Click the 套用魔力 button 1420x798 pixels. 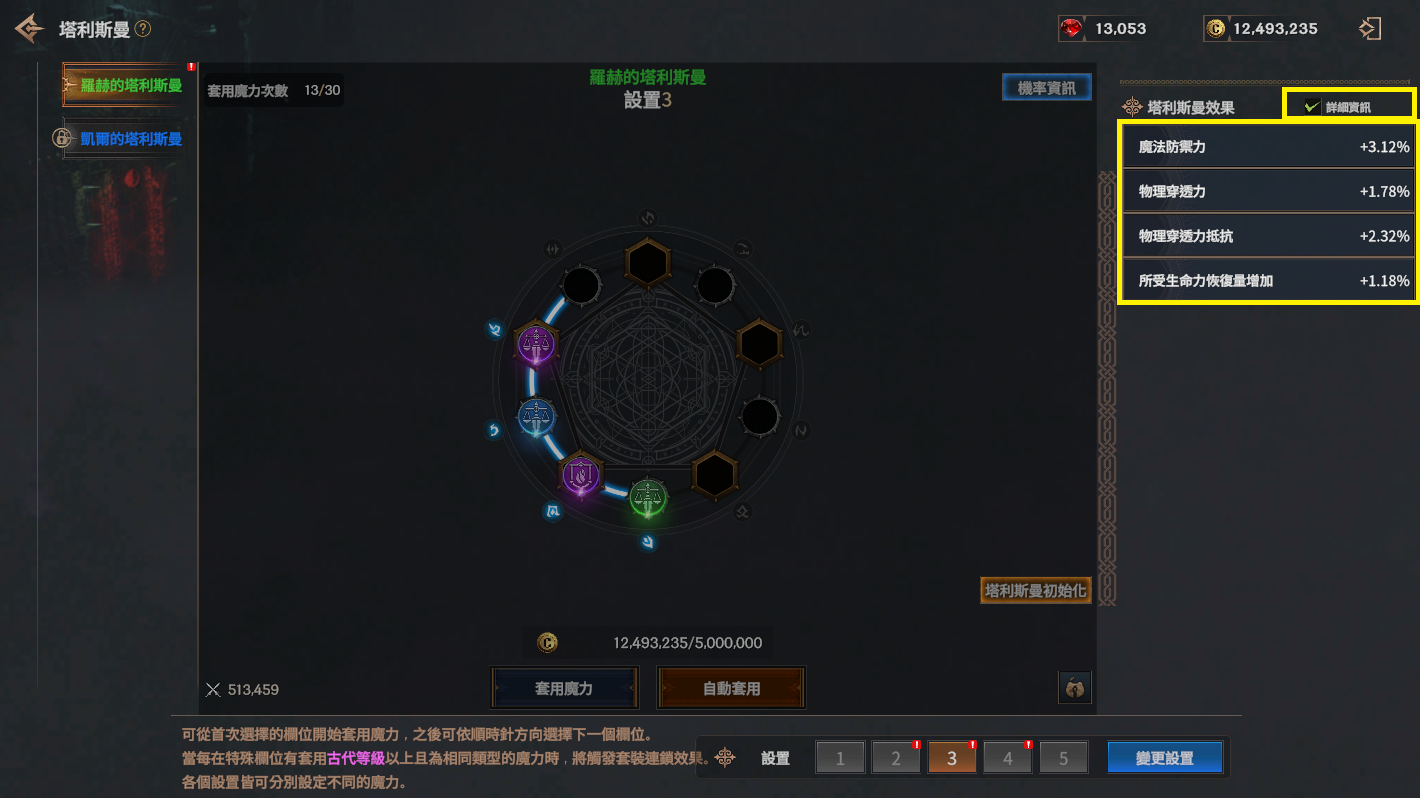[564, 688]
